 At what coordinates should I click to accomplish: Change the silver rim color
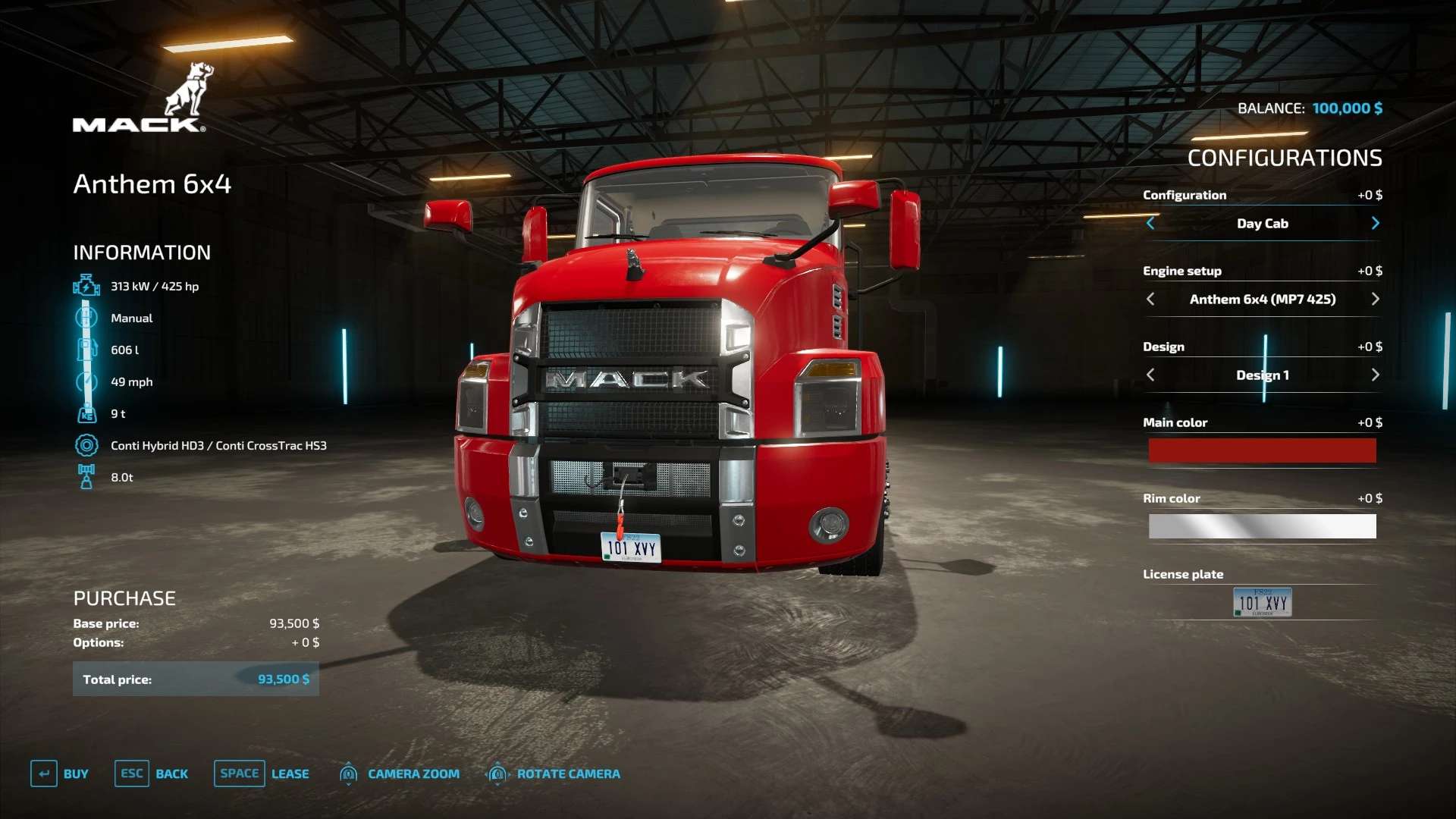[x=1262, y=526]
